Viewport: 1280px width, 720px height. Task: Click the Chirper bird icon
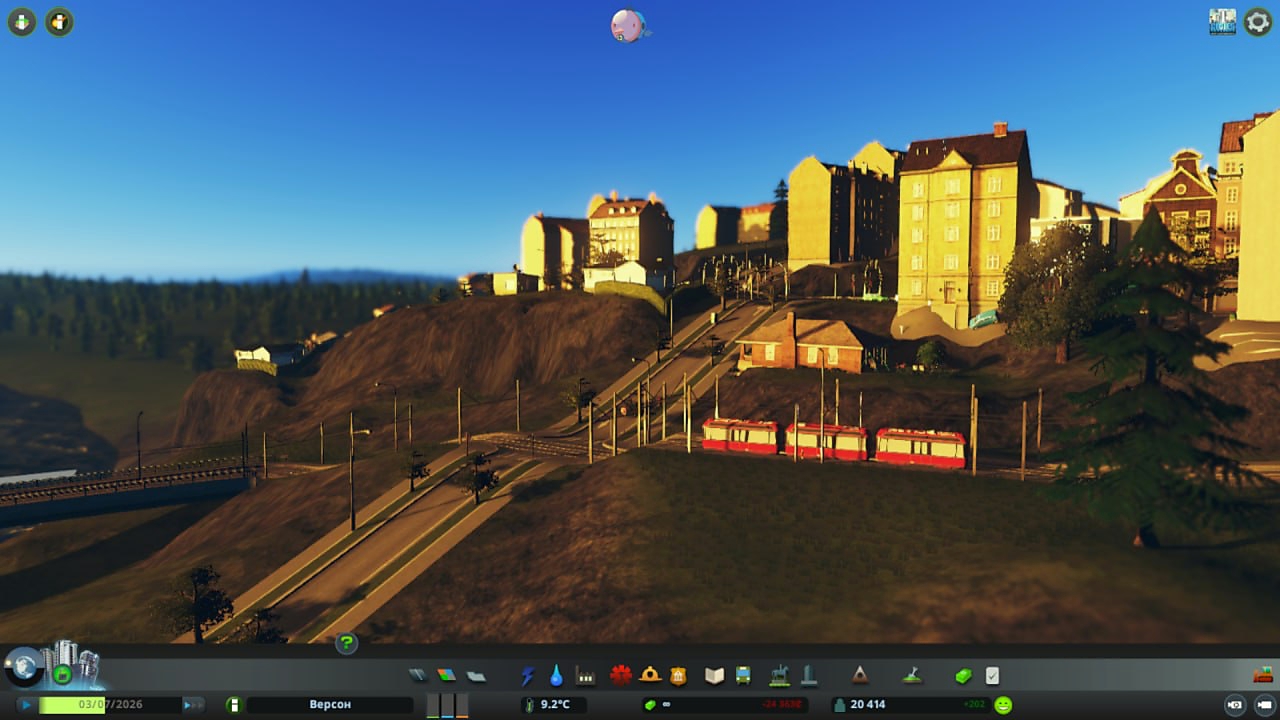pyautogui.click(x=628, y=26)
